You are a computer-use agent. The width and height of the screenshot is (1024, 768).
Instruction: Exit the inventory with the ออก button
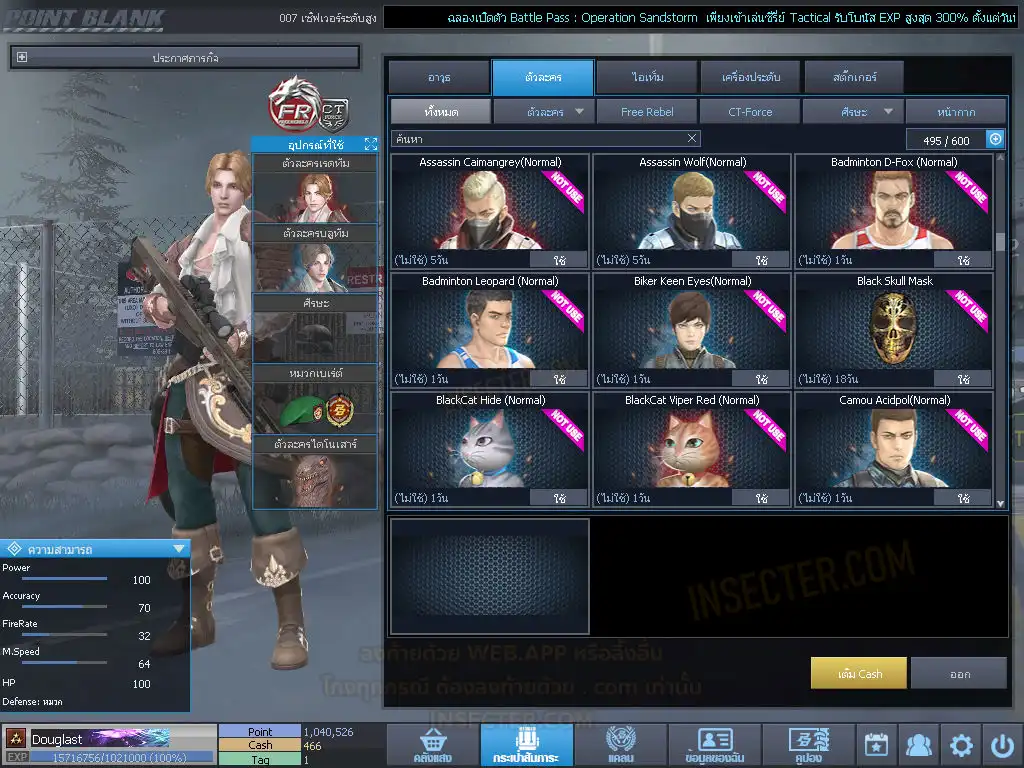click(x=959, y=673)
